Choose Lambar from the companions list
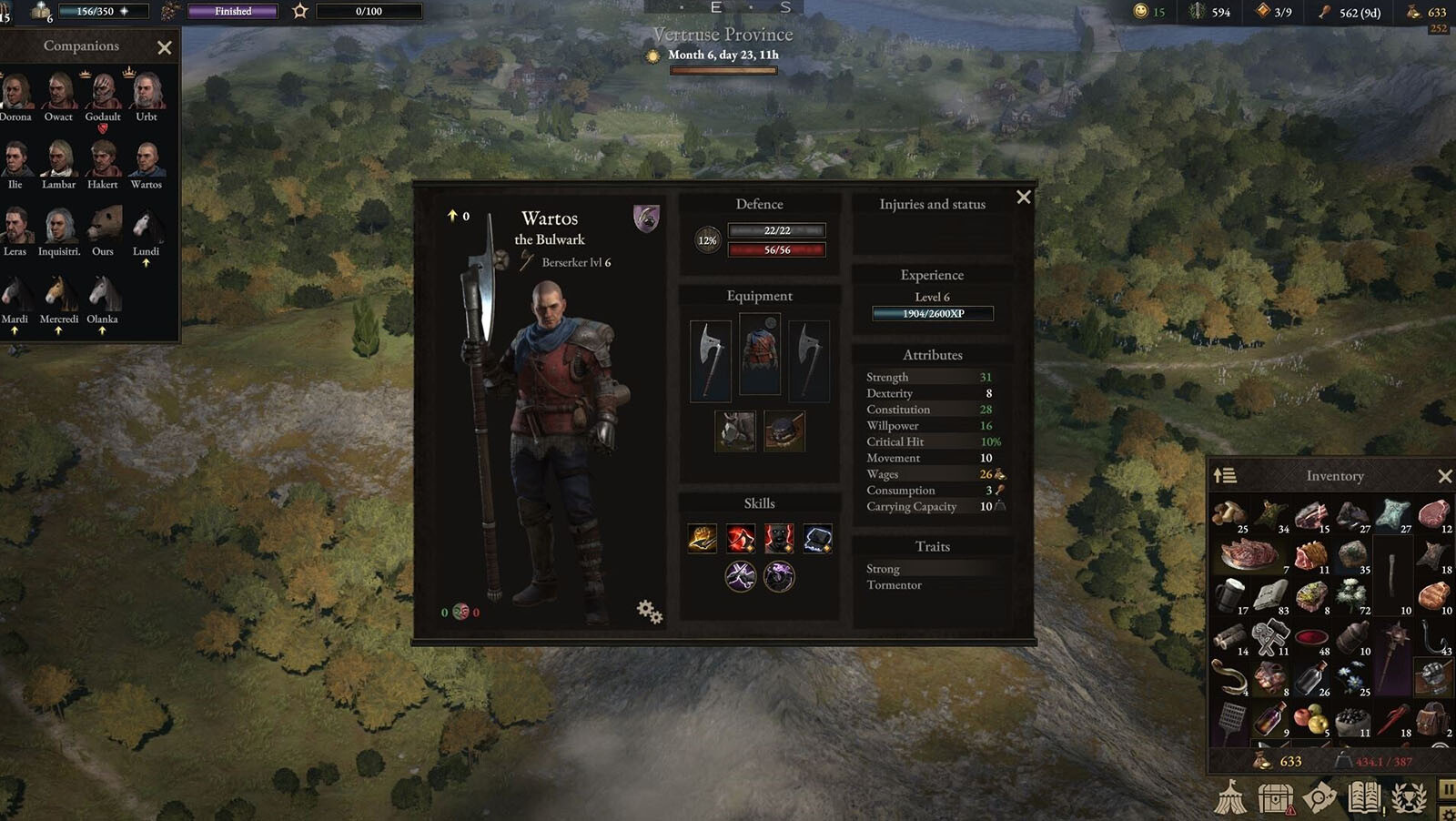The image size is (1456, 821). click(x=59, y=160)
